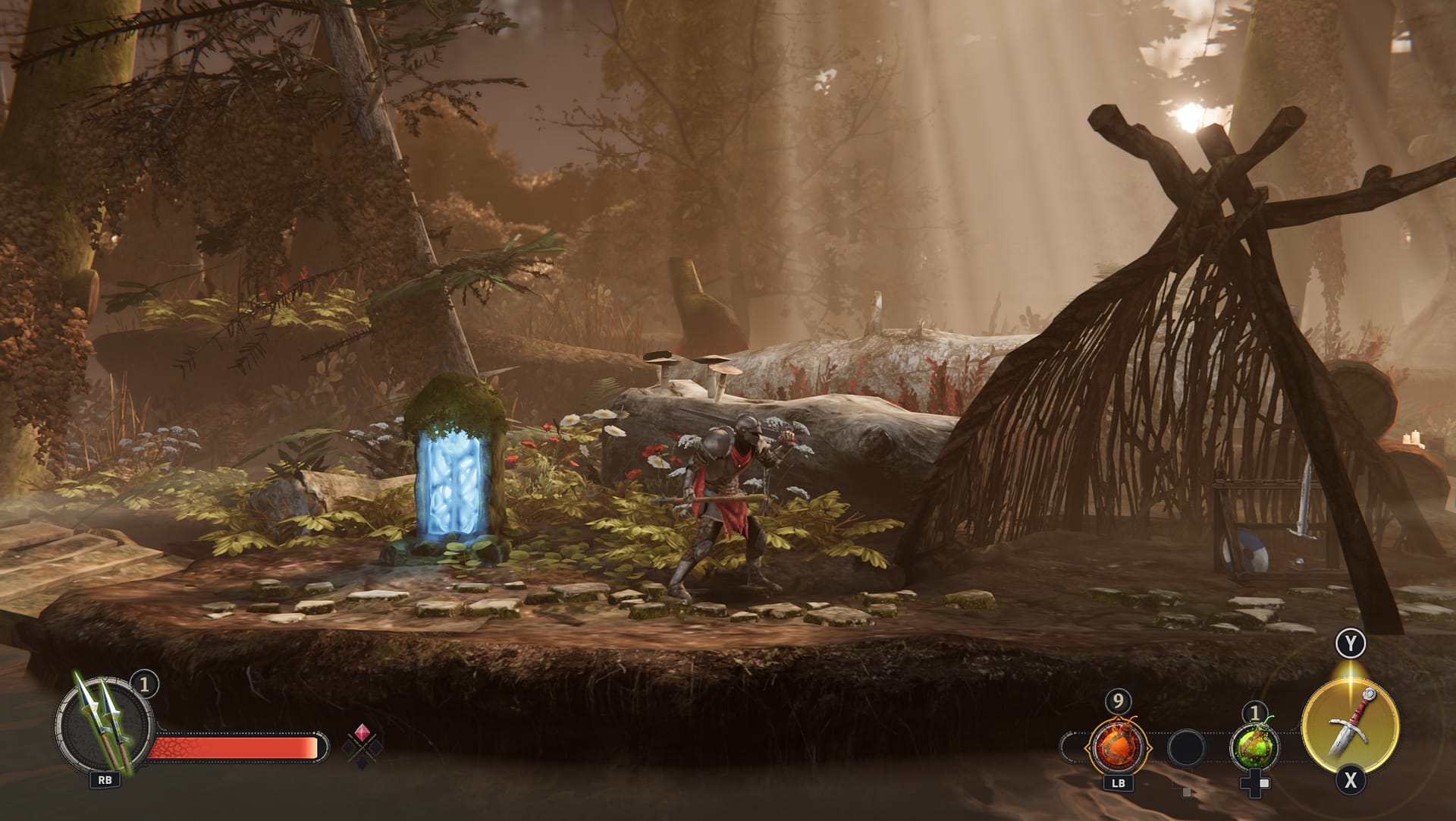Click the red gem diamond indicator

click(362, 733)
